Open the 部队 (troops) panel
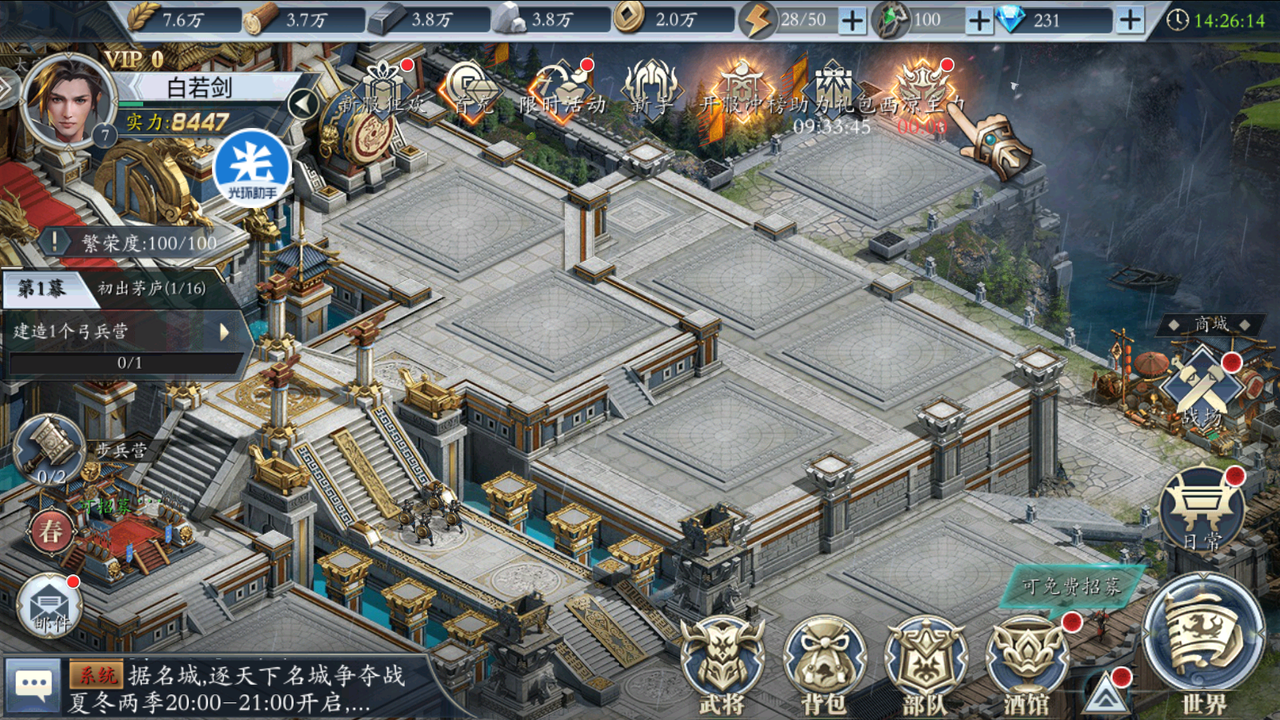This screenshot has height=720, width=1280. pos(926,660)
